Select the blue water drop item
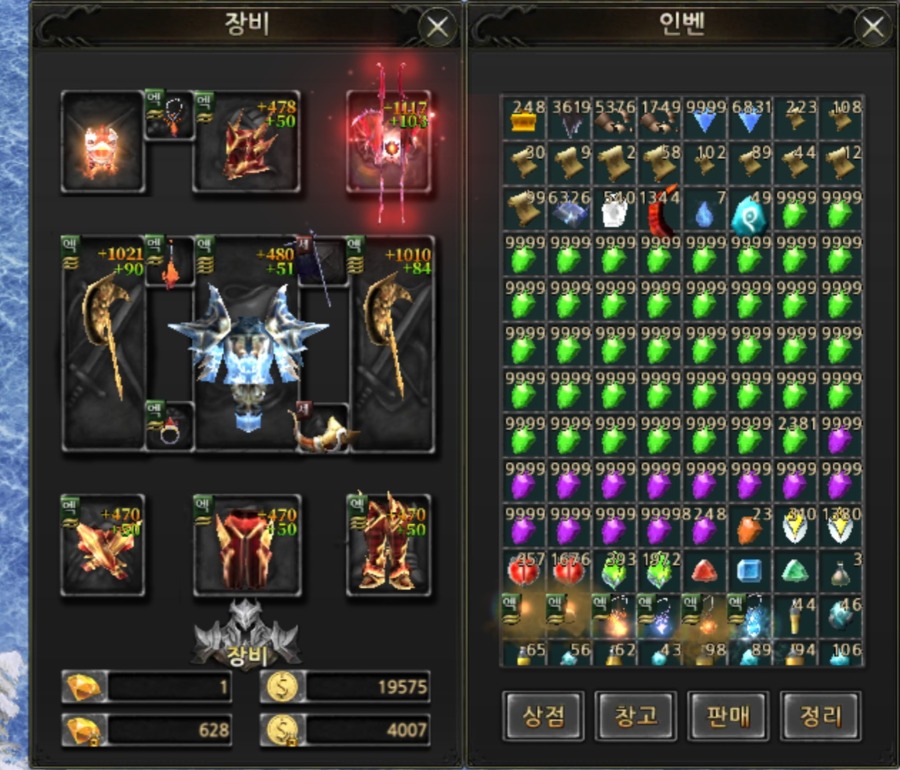The height and width of the screenshot is (770, 900). click(706, 212)
